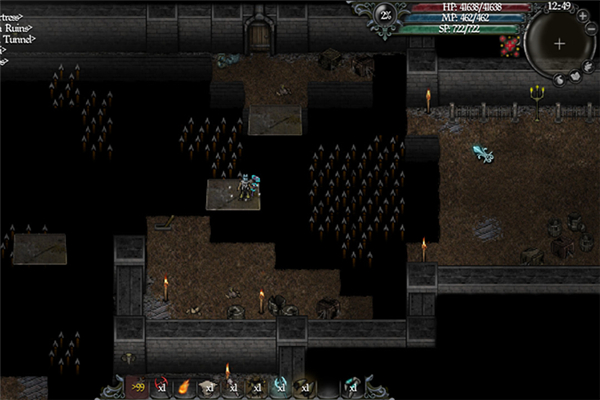Select the hotbar slot showing >99

point(137,386)
